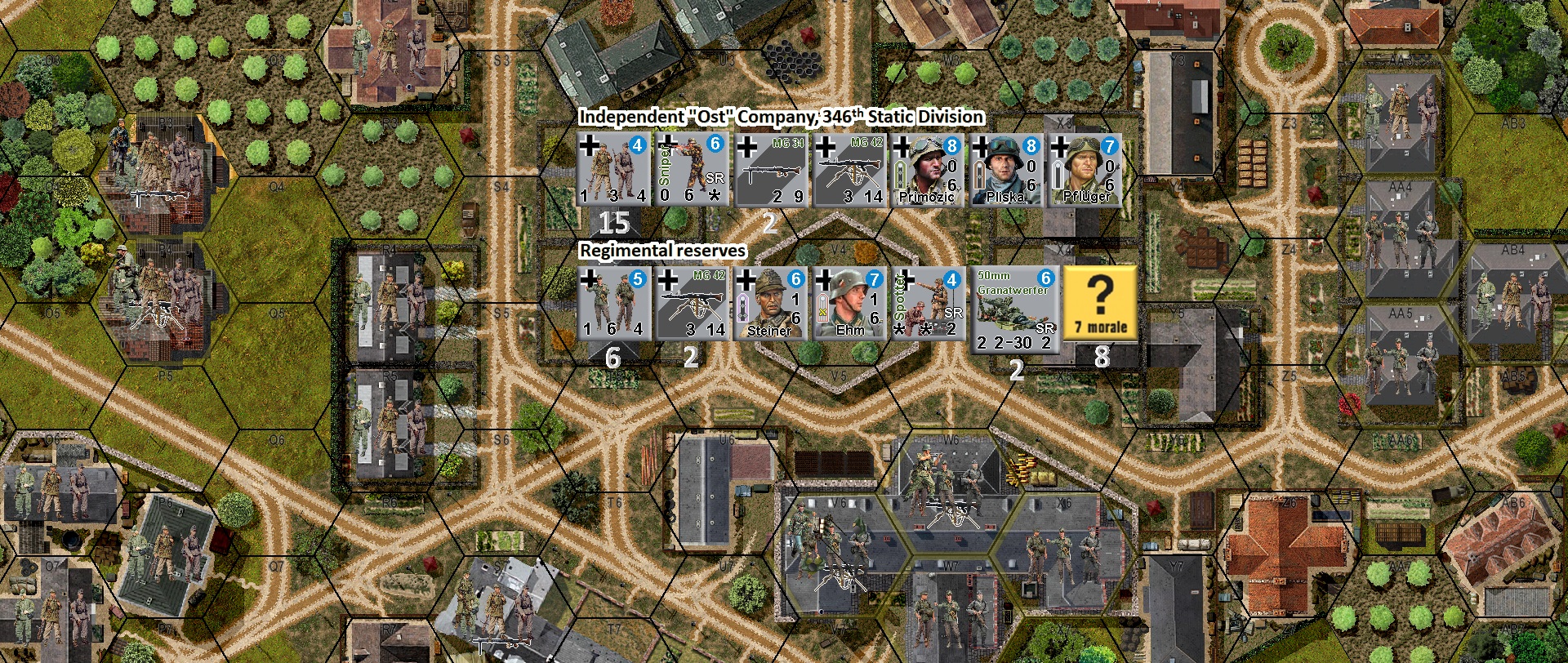1568x663 pixels.
Task: Select the Sniper counter
Action: [x=693, y=169]
